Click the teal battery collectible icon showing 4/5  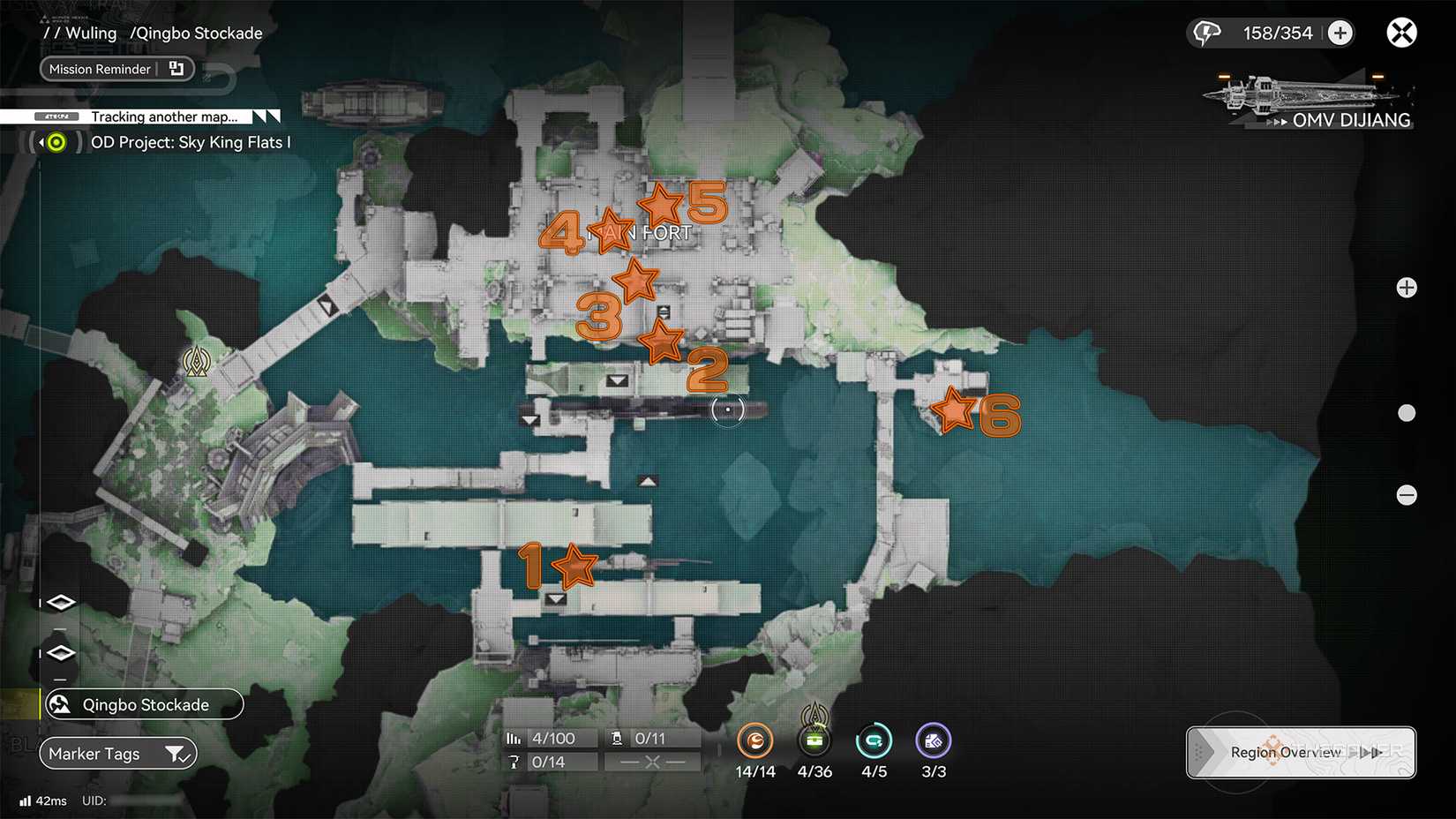(874, 741)
